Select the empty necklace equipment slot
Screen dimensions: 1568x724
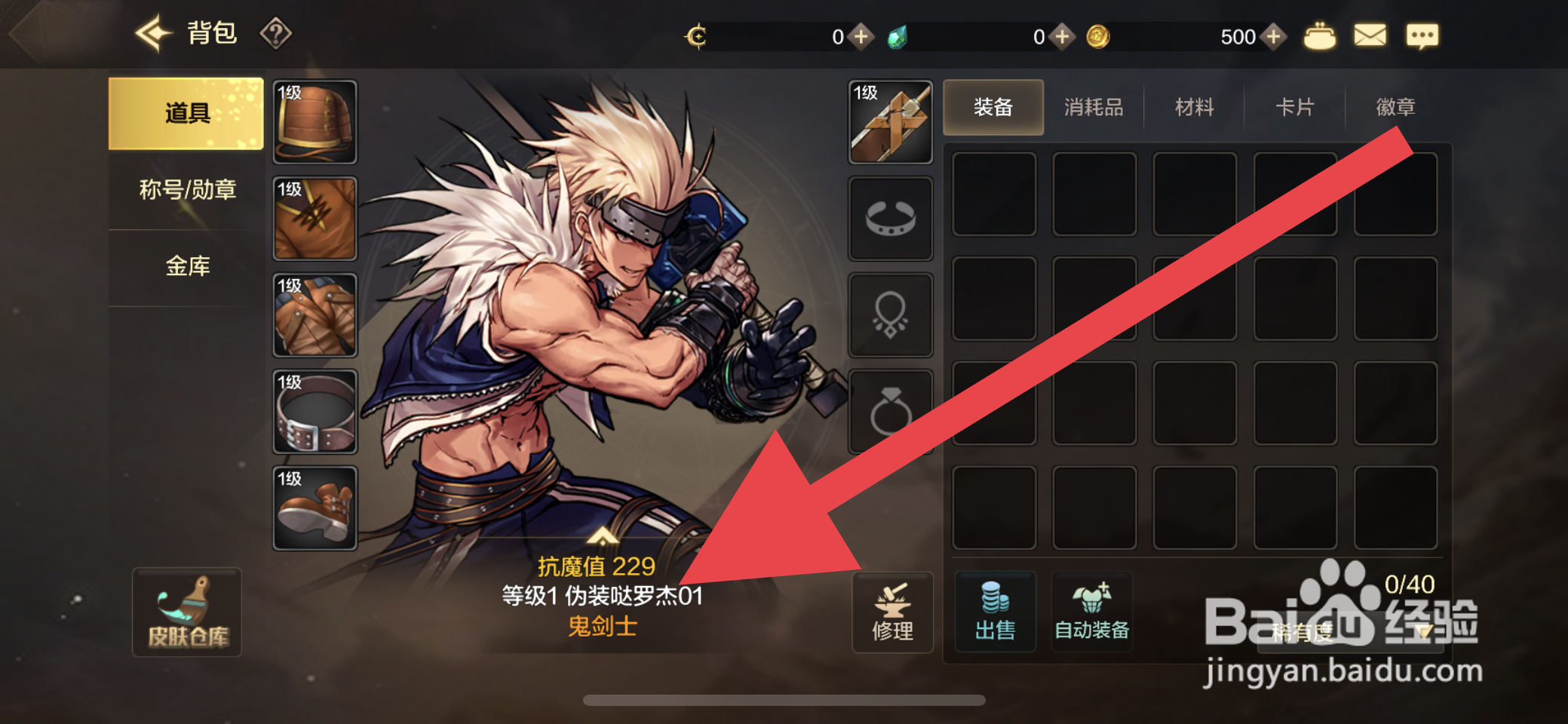pos(891,314)
